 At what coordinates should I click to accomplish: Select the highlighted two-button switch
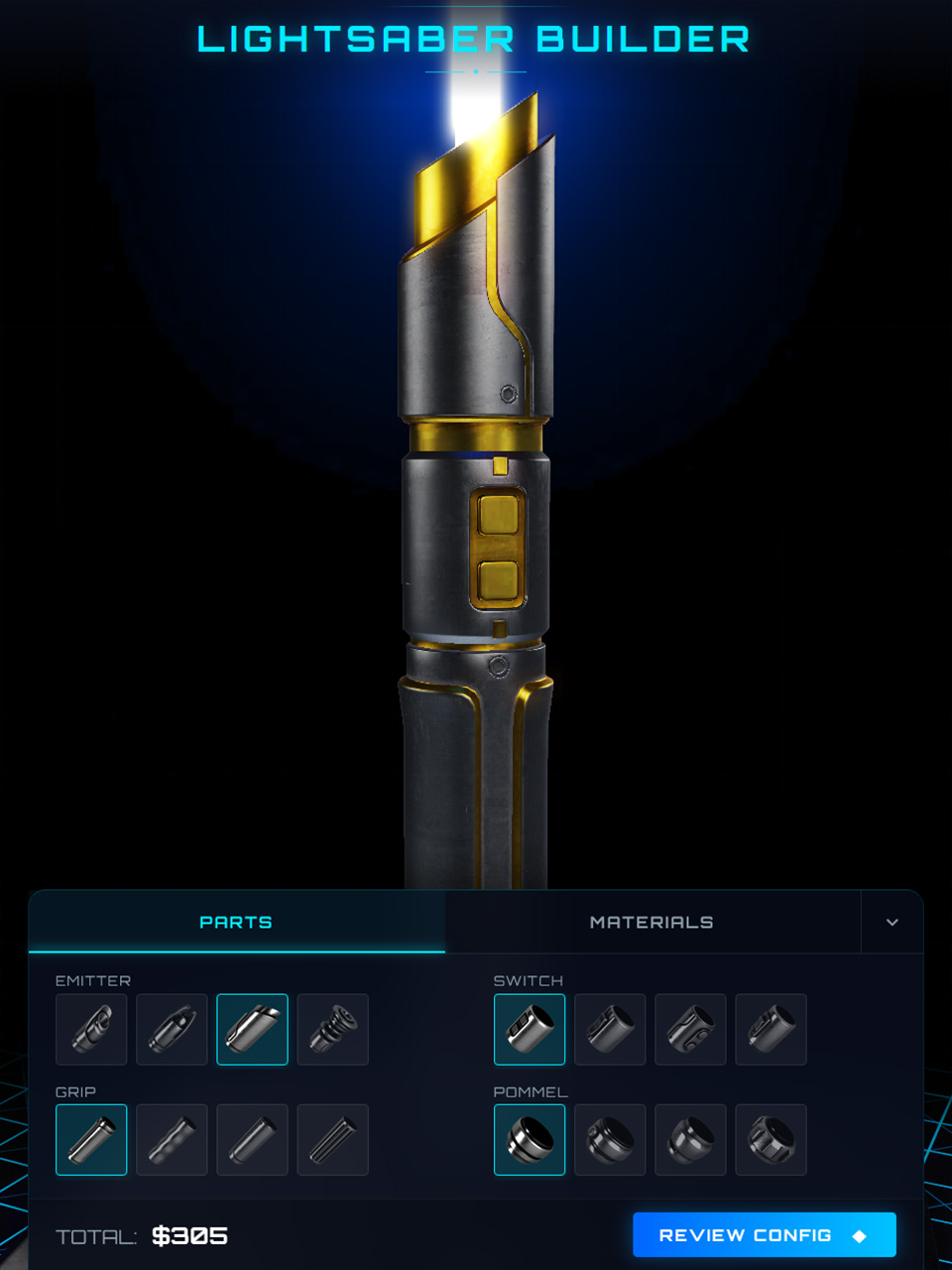[530, 1030]
